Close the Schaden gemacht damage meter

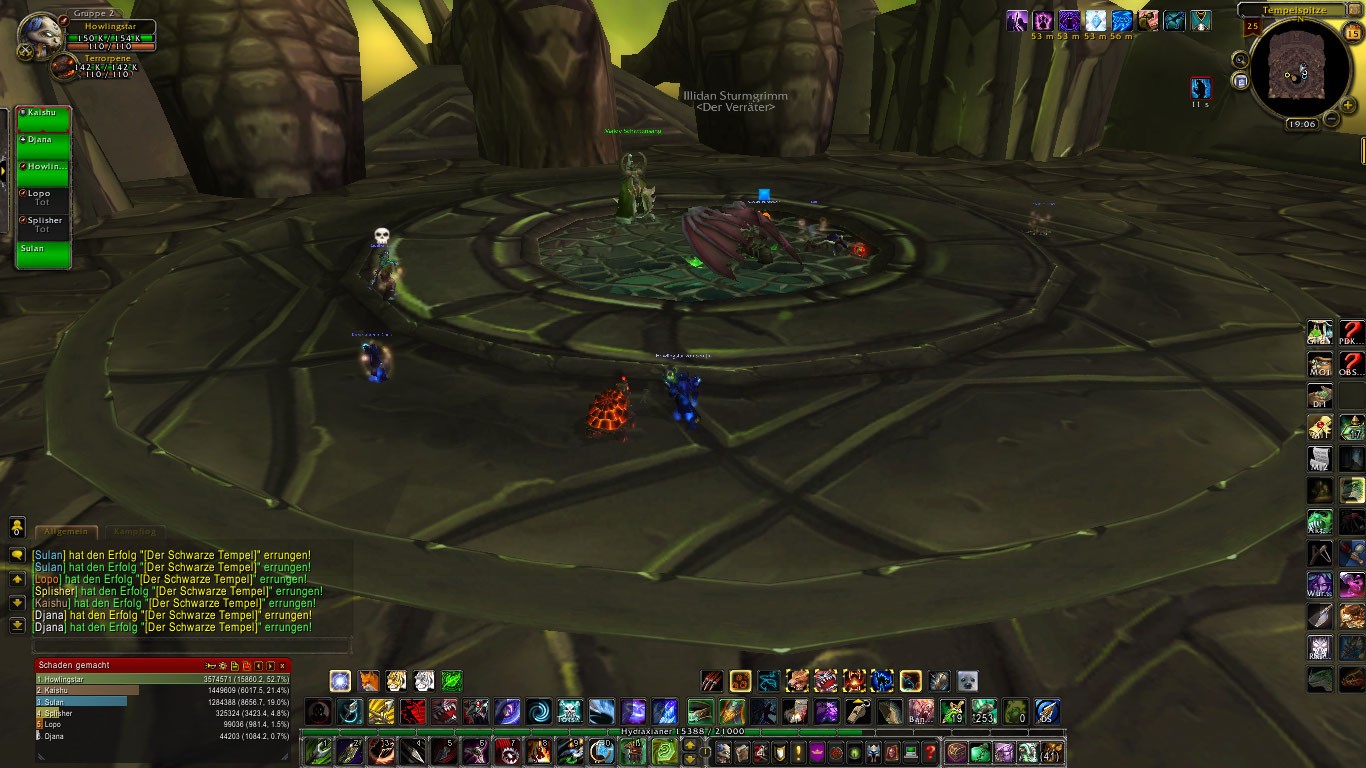283,665
